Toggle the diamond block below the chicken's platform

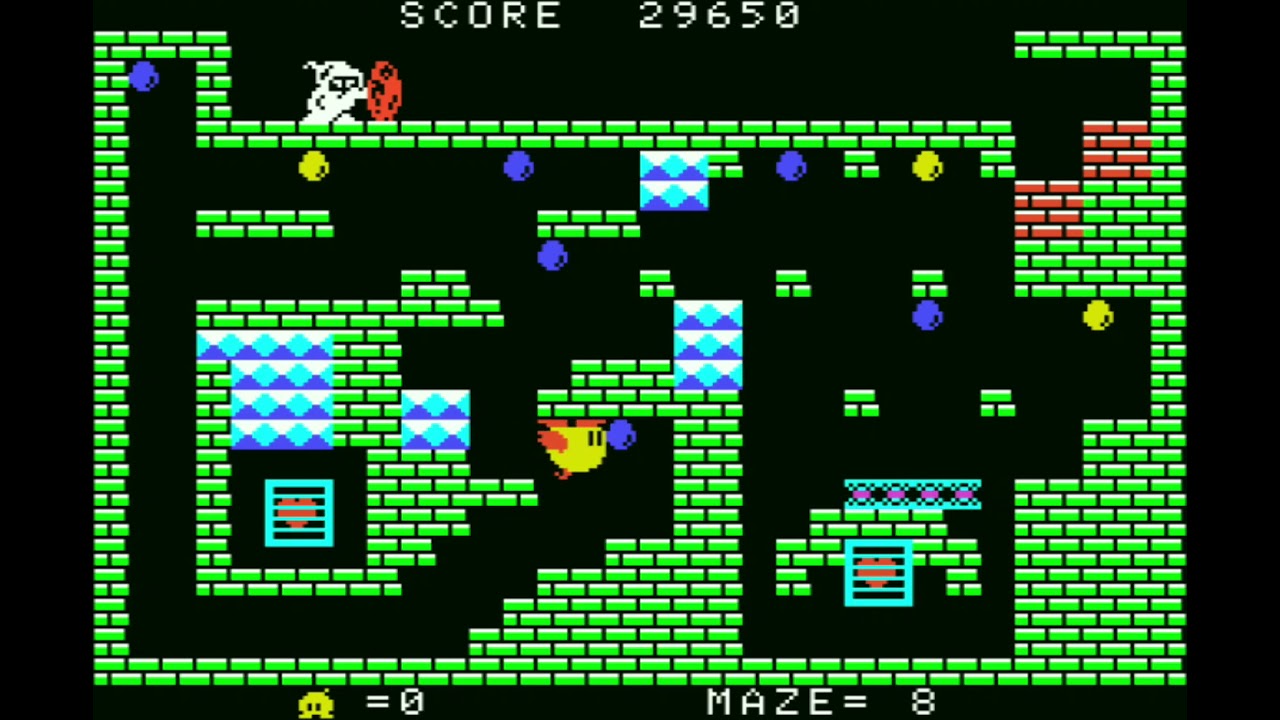(708, 345)
